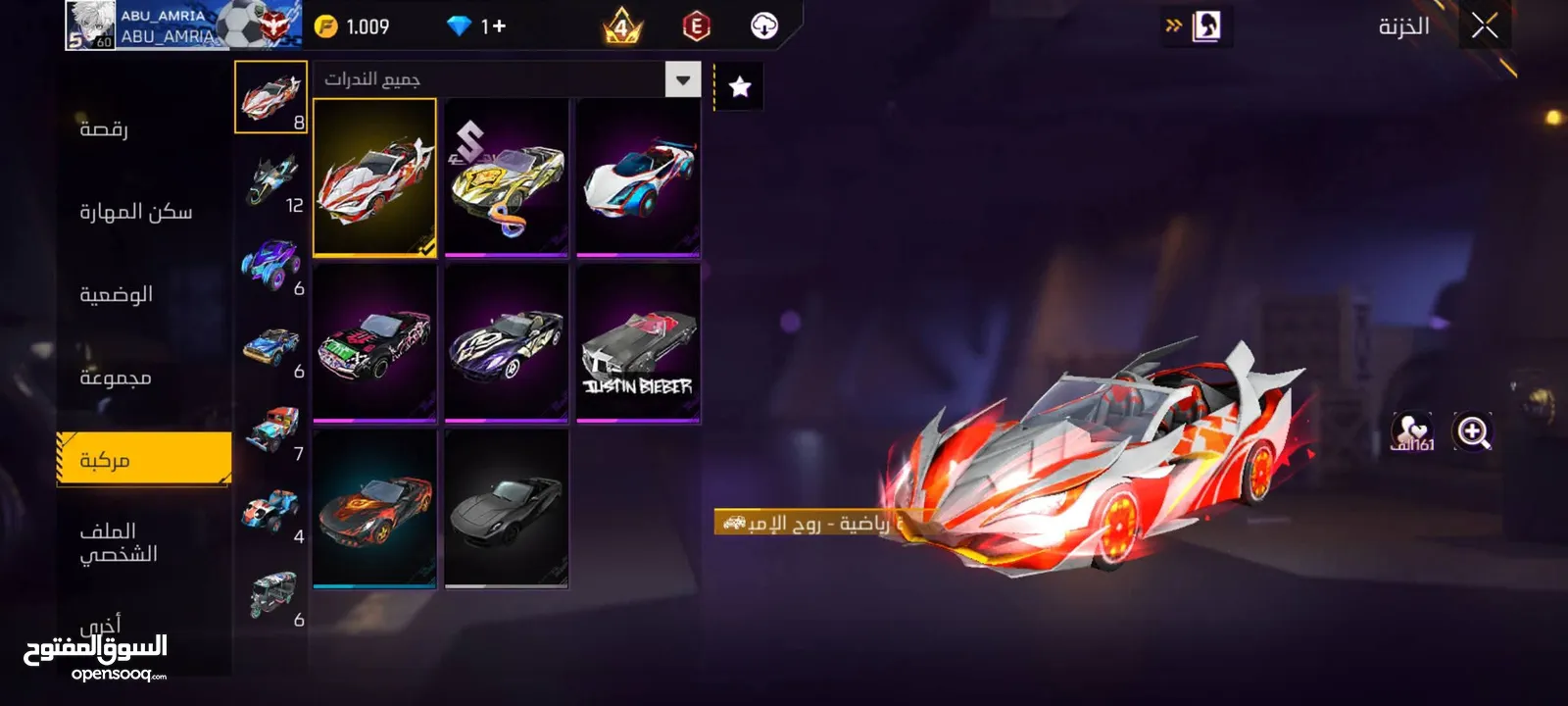Open the cloud download icon
Image resolution: width=1568 pixels, height=706 pixels.
764,26
